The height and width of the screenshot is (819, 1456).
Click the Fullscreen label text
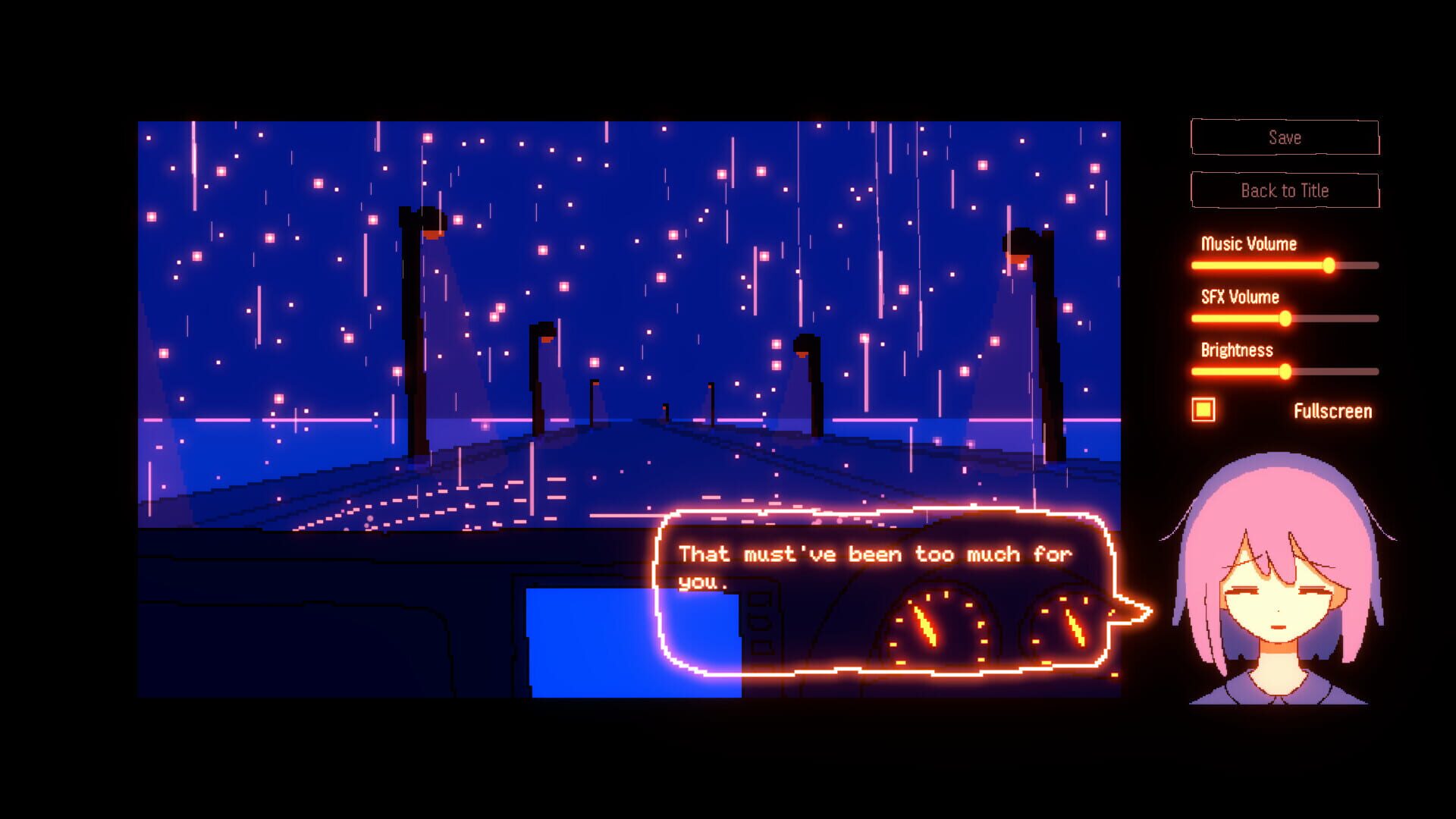[1333, 410]
